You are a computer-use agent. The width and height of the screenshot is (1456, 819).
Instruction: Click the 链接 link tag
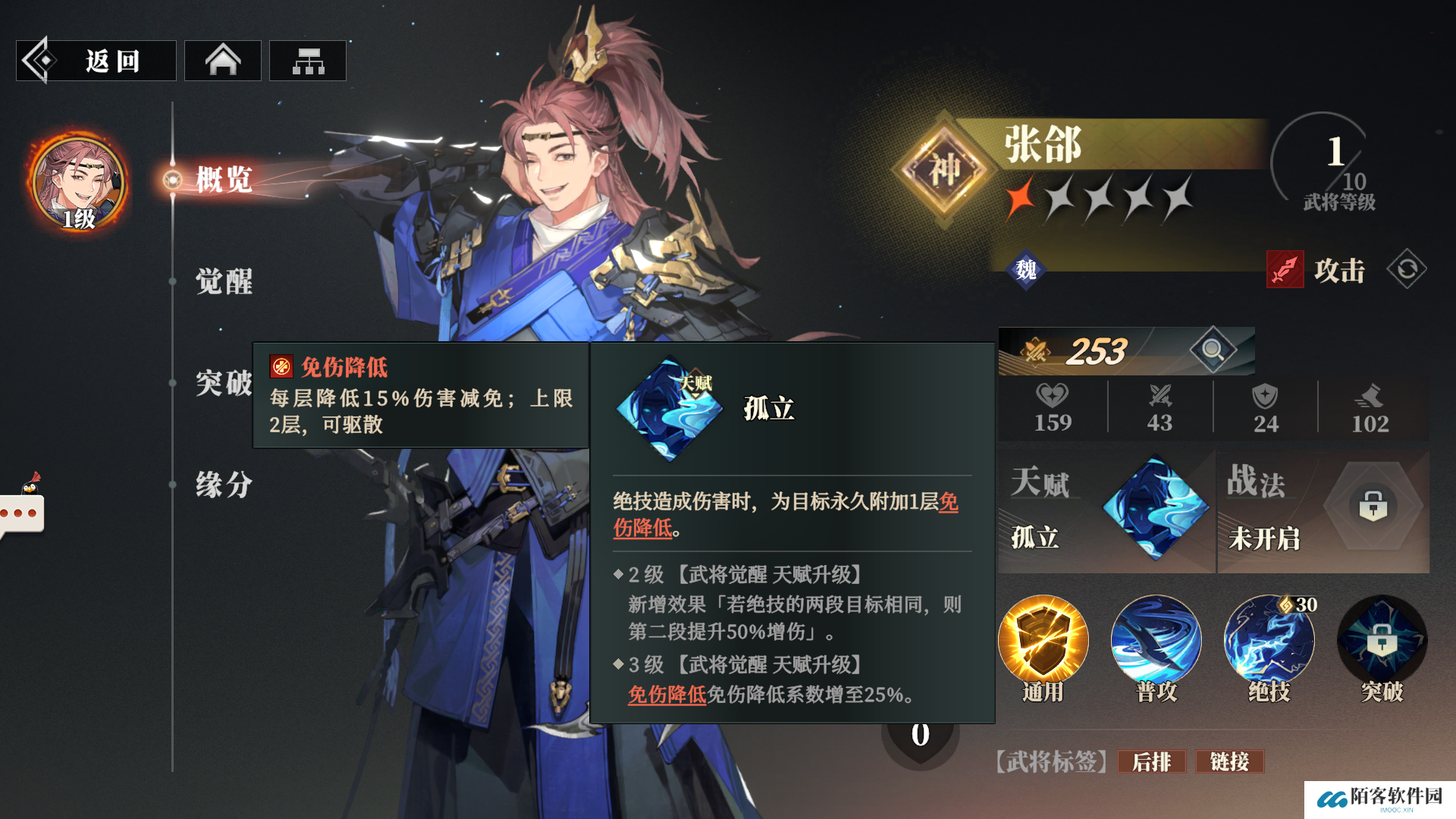coord(1229,761)
